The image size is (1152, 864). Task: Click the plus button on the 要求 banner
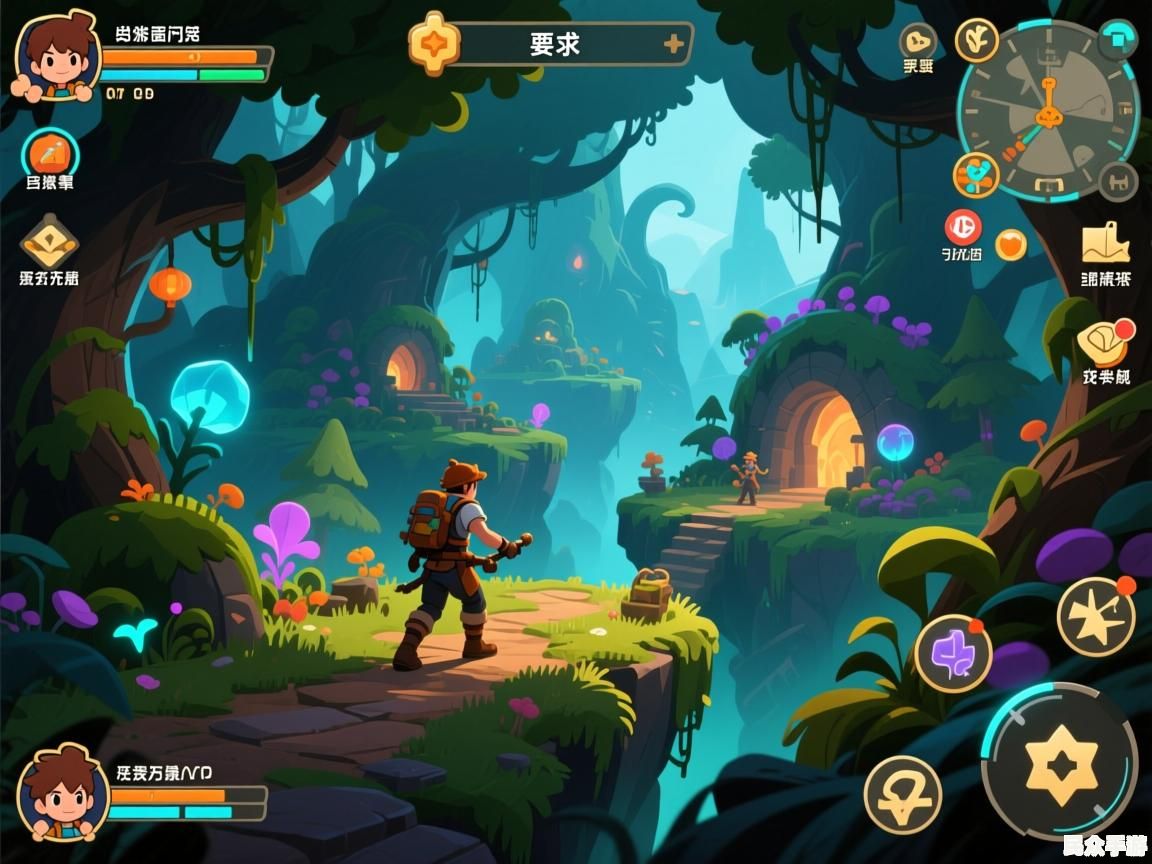pos(675,44)
